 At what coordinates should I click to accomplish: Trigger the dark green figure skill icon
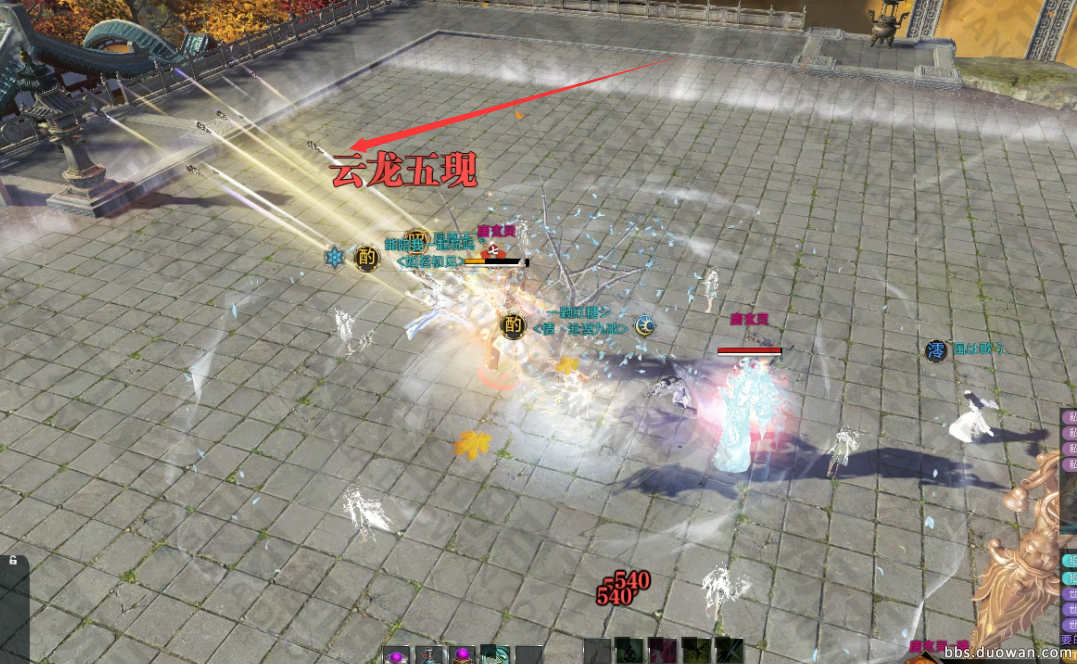tap(629, 651)
